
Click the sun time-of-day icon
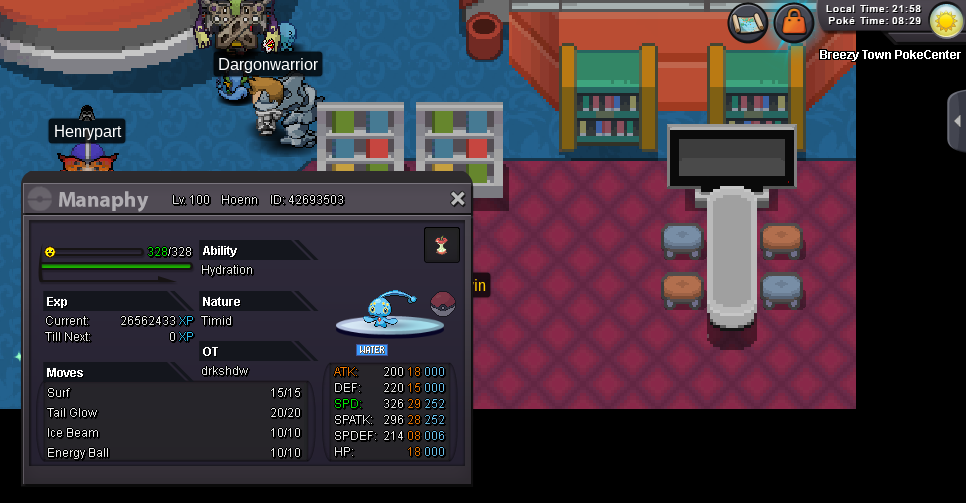945,21
